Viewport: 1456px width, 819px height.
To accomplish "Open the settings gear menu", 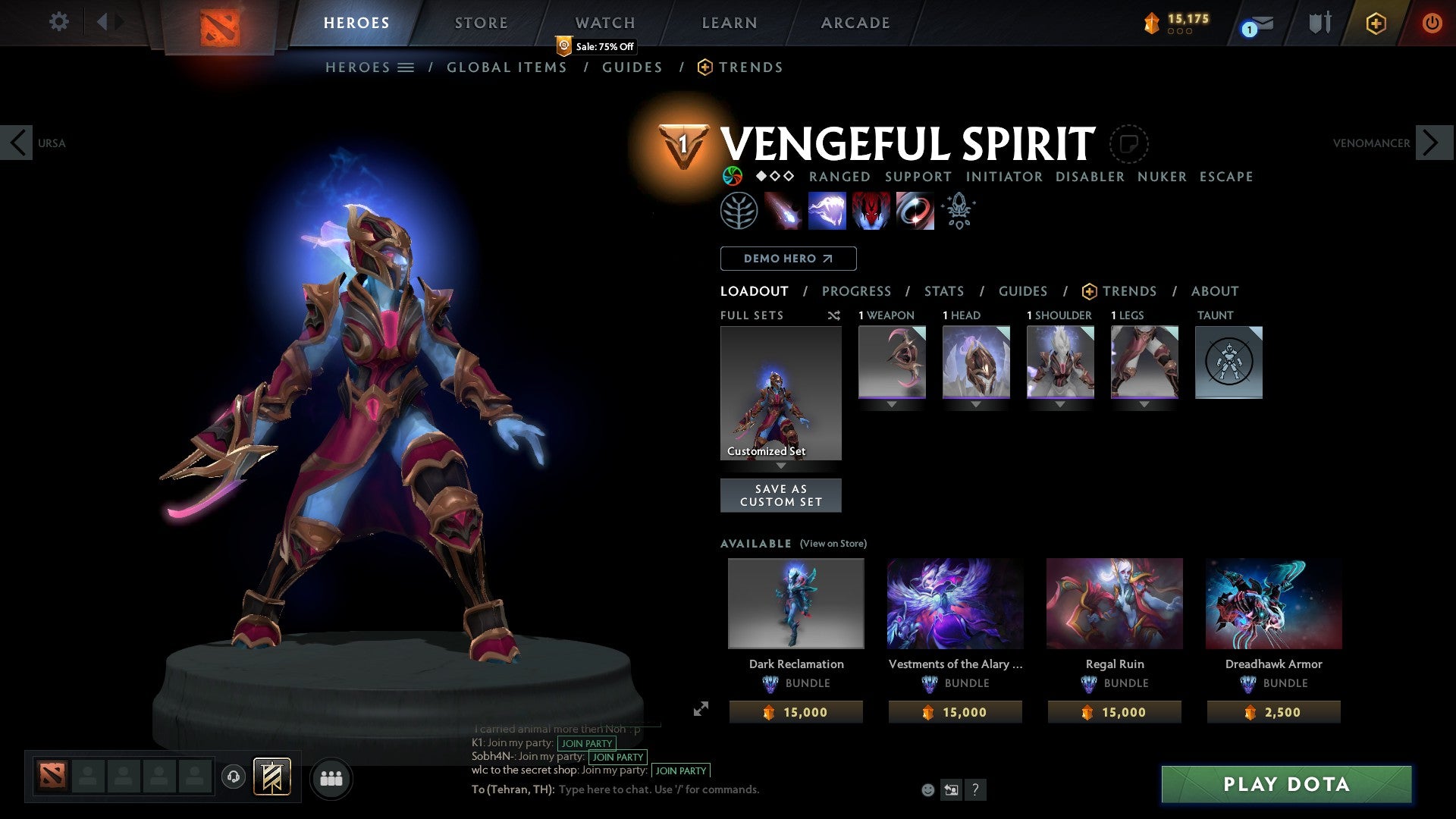I will pyautogui.click(x=59, y=22).
